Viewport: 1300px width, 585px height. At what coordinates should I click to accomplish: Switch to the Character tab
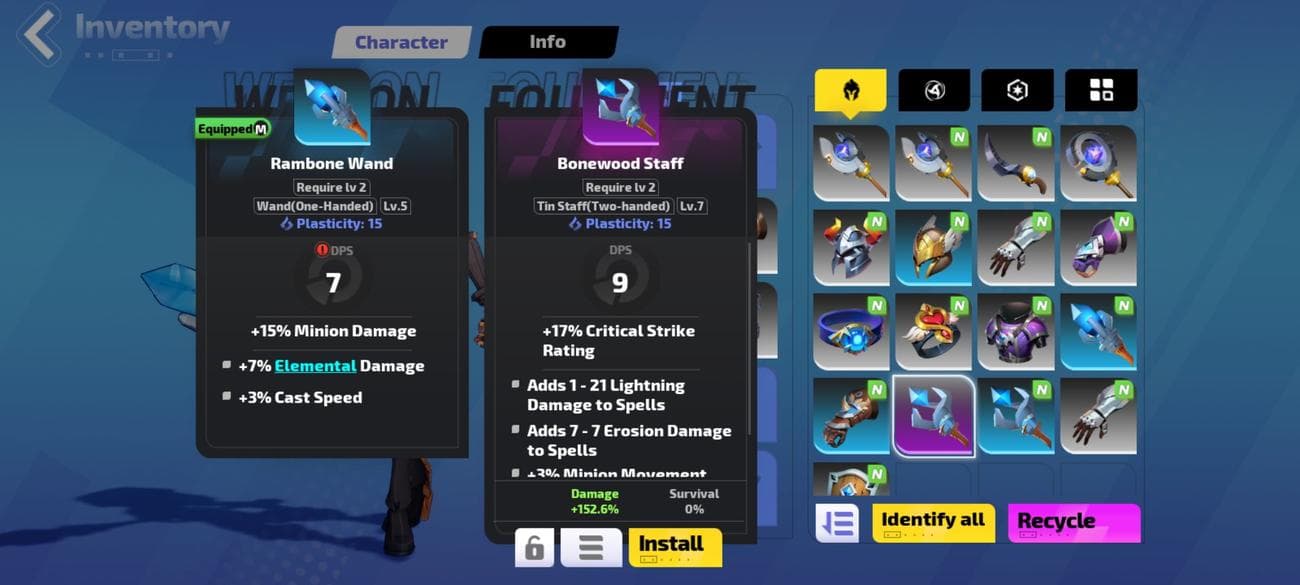[x=401, y=43]
